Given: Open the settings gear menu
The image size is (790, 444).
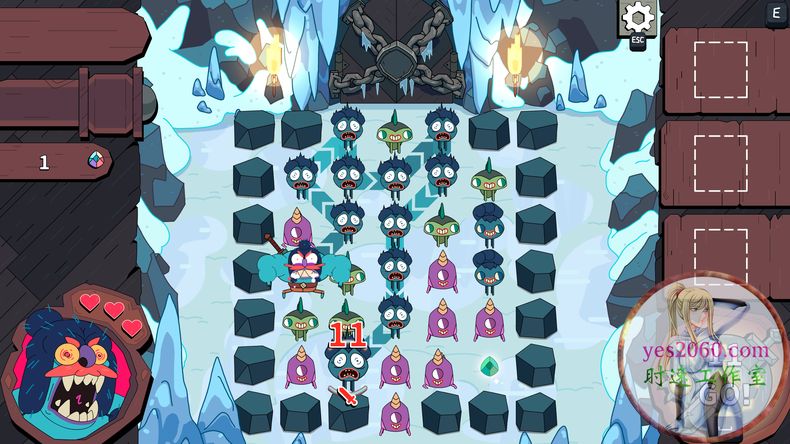Looking at the screenshot, I should (x=637, y=18).
